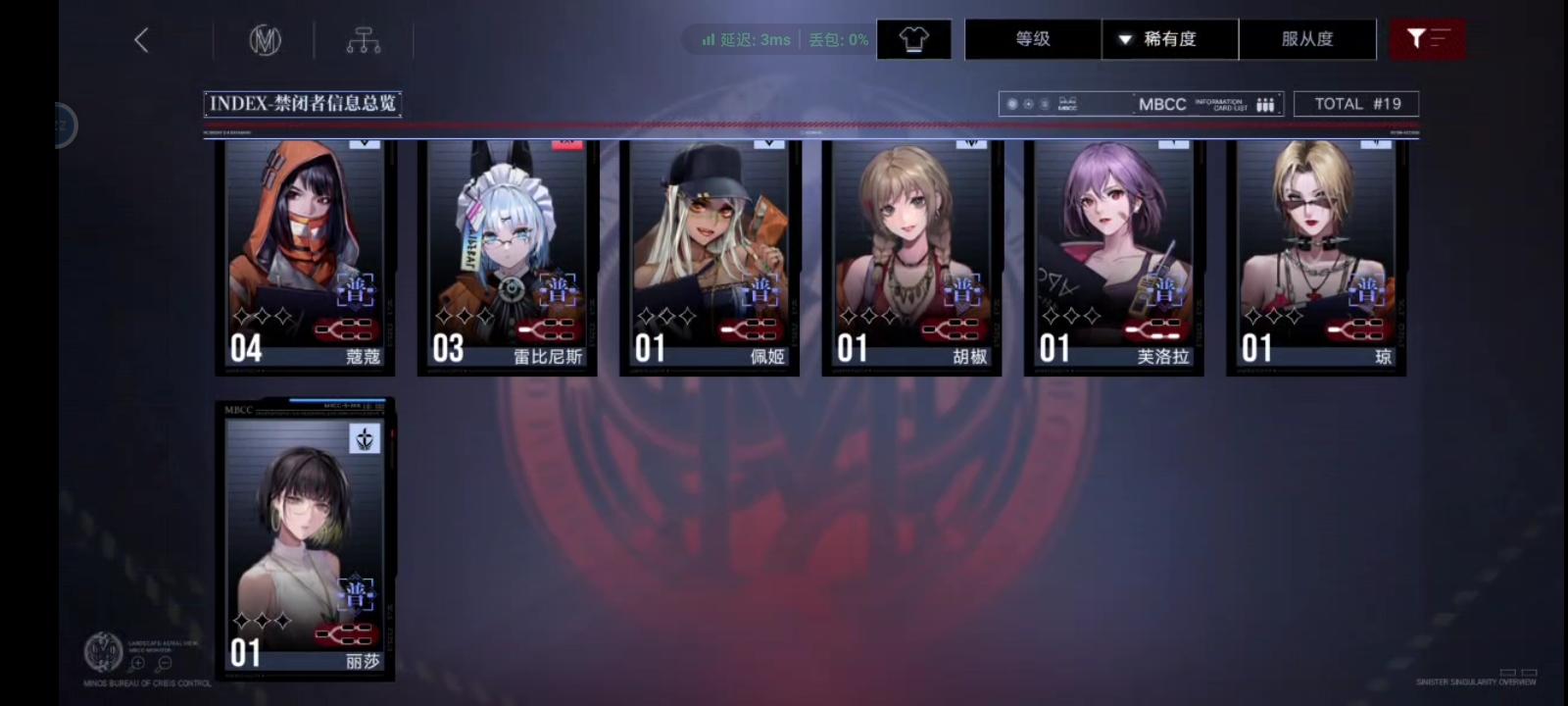Image resolution: width=1568 pixels, height=706 pixels.
Task: Expand the chevron on 蔻蔻's card
Action: tap(363, 142)
